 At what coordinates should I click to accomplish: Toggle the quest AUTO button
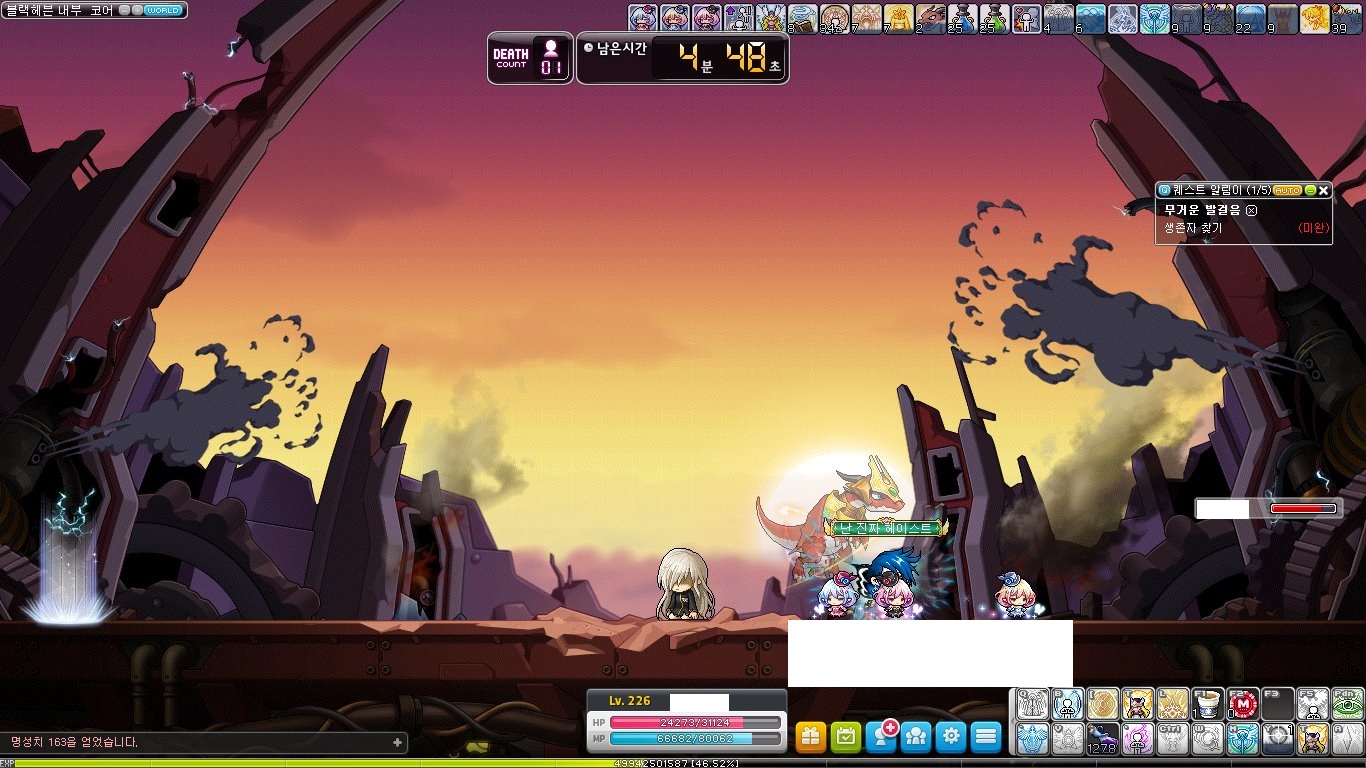(x=1287, y=190)
